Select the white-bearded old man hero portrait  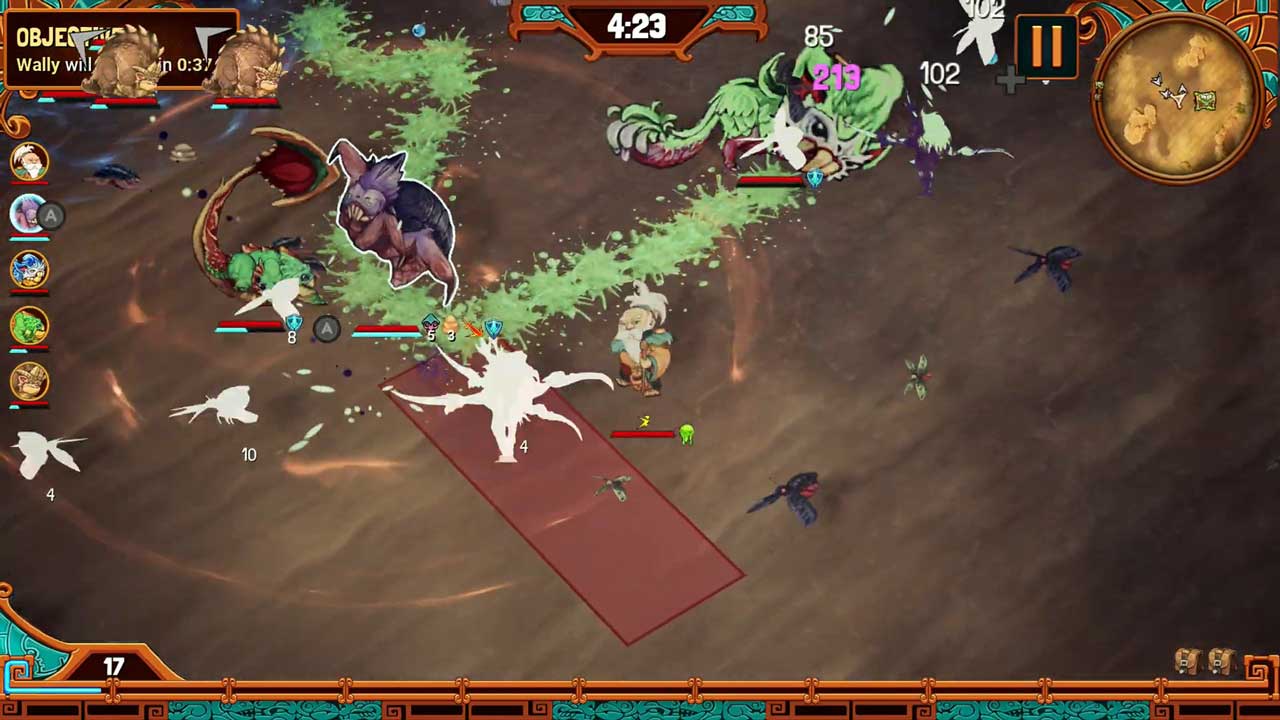click(29, 161)
